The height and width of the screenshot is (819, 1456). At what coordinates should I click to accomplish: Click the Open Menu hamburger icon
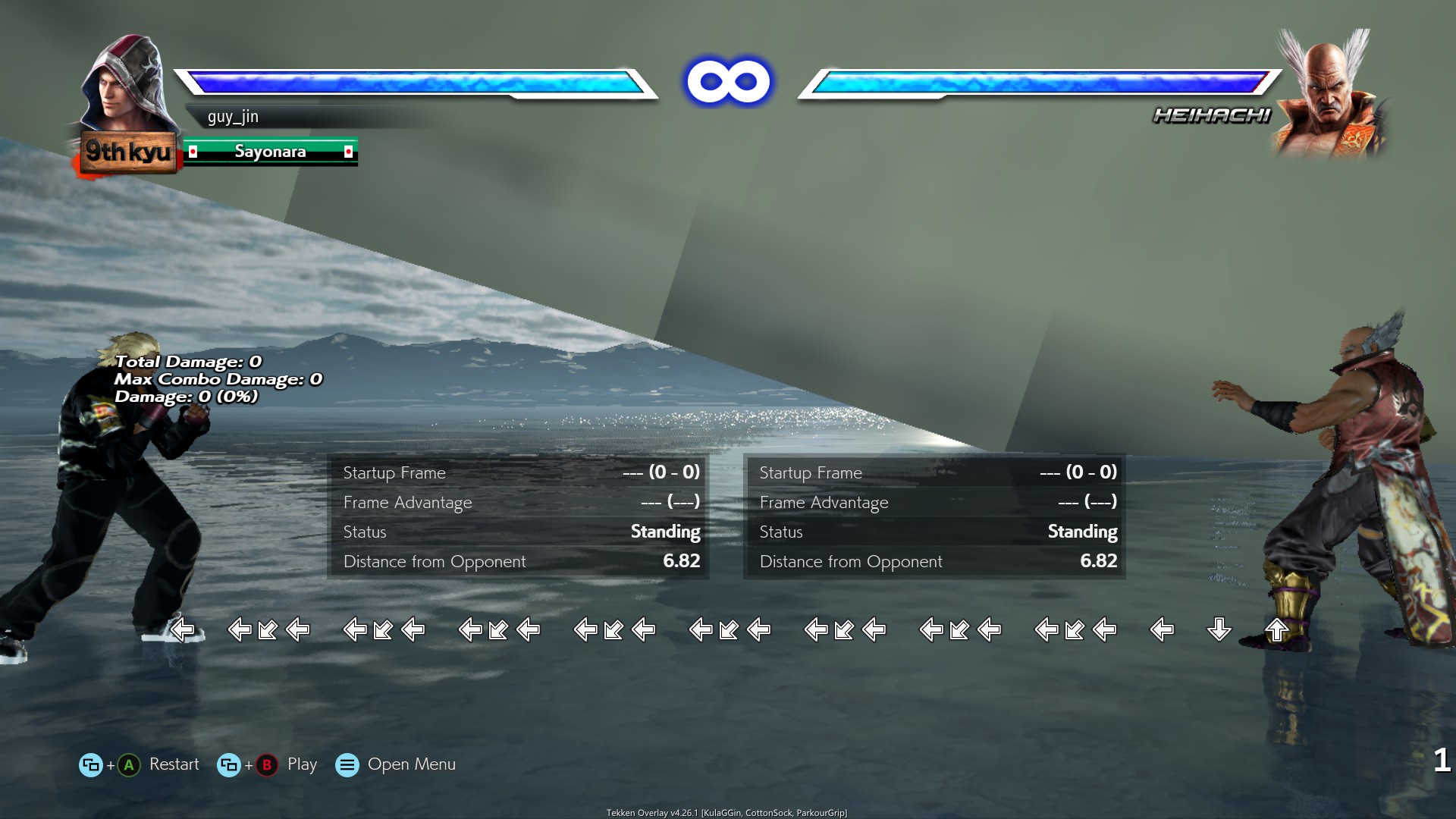[347, 764]
